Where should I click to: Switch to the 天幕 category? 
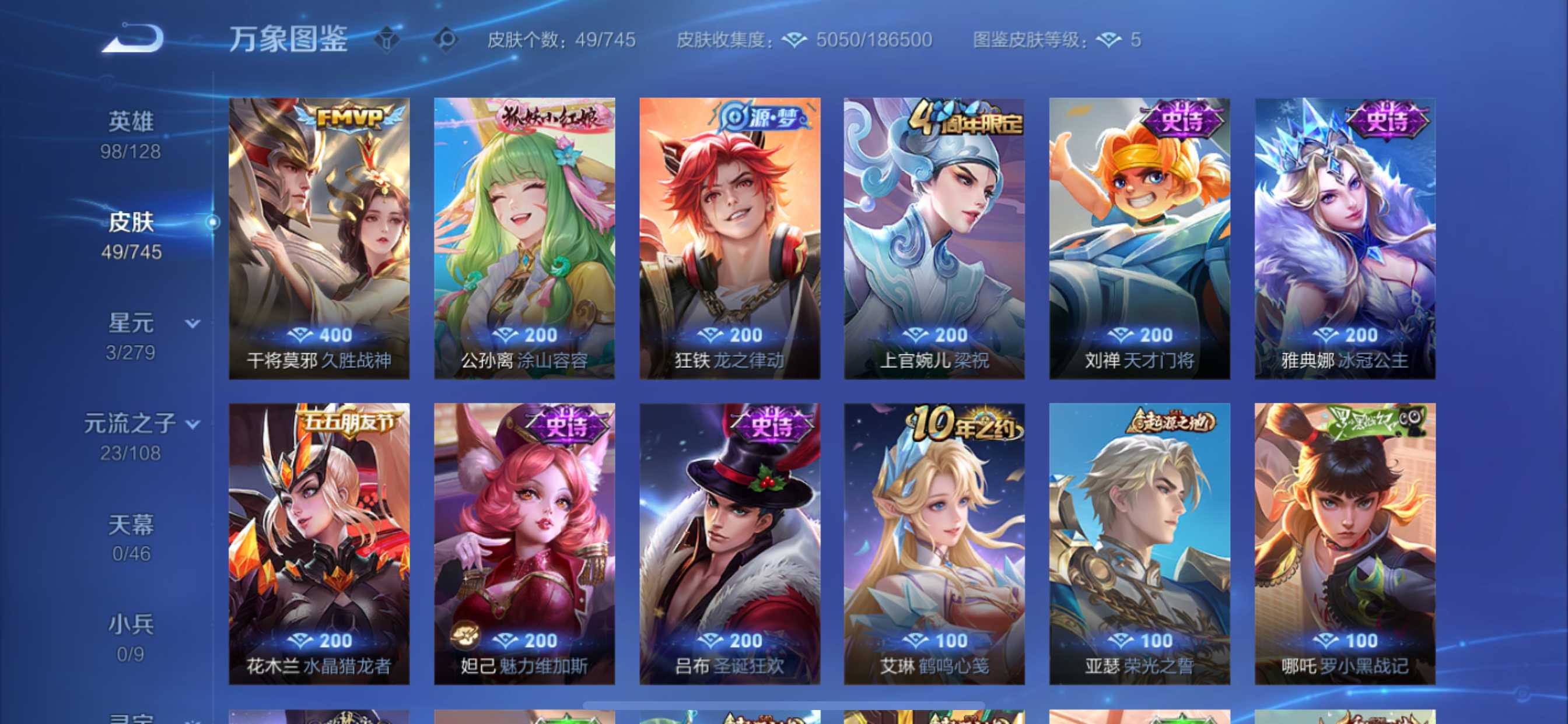[131, 537]
